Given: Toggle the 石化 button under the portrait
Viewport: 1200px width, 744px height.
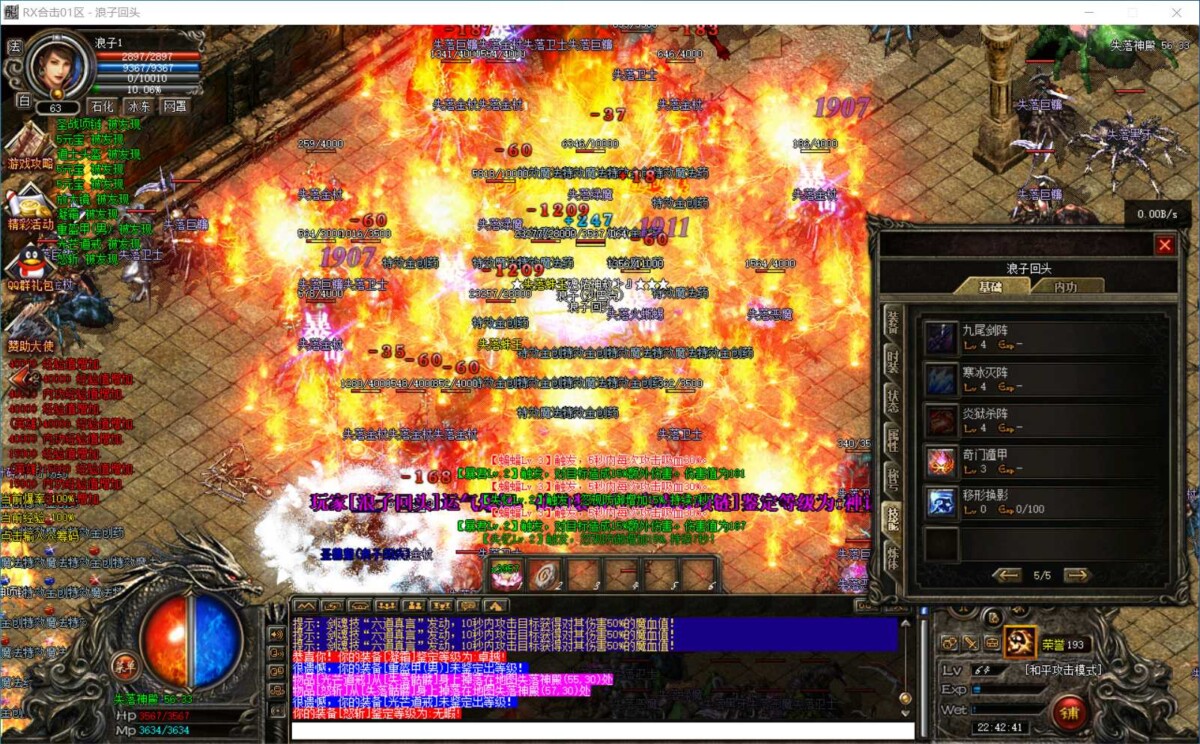Looking at the screenshot, I should [102, 106].
